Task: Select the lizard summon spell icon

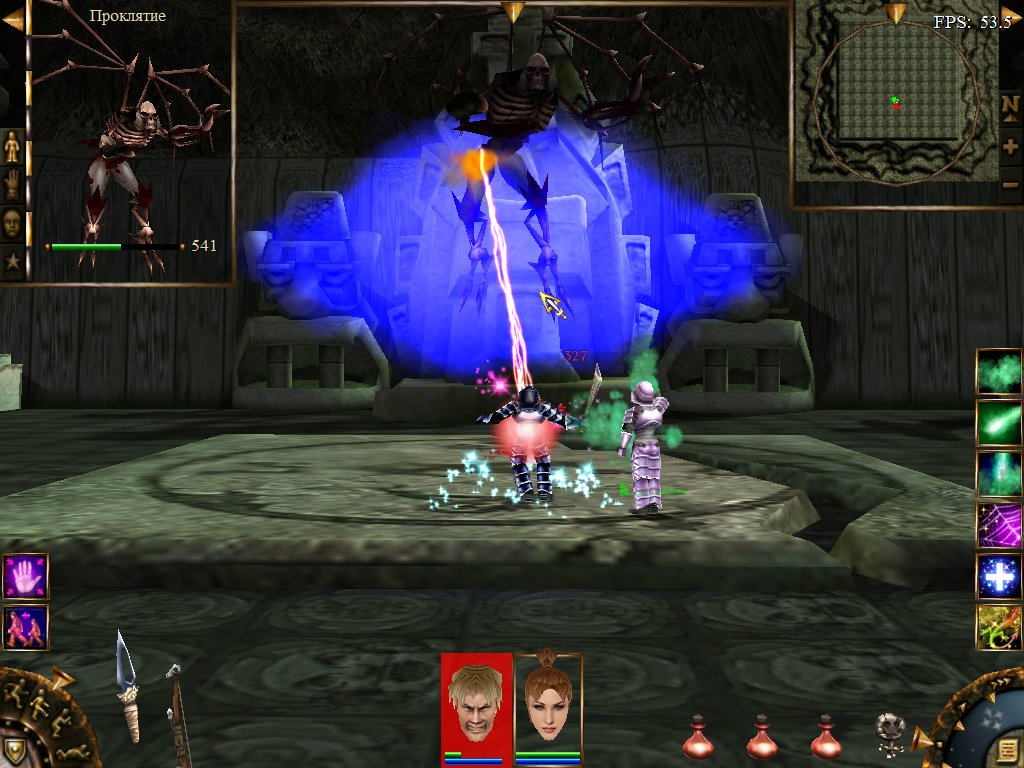Action: (x=998, y=628)
